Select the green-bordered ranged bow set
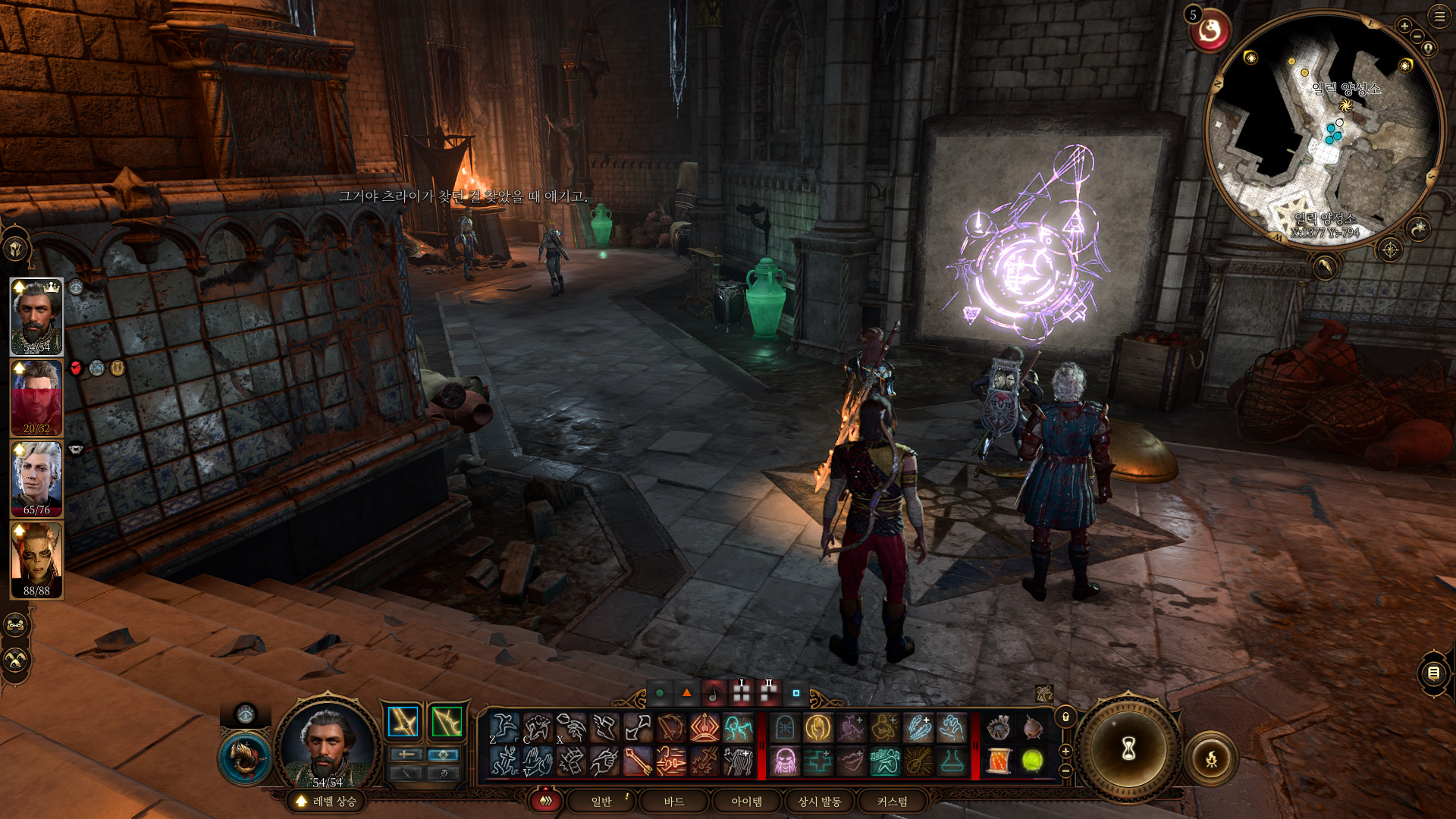This screenshot has height=819, width=1456. [x=447, y=721]
